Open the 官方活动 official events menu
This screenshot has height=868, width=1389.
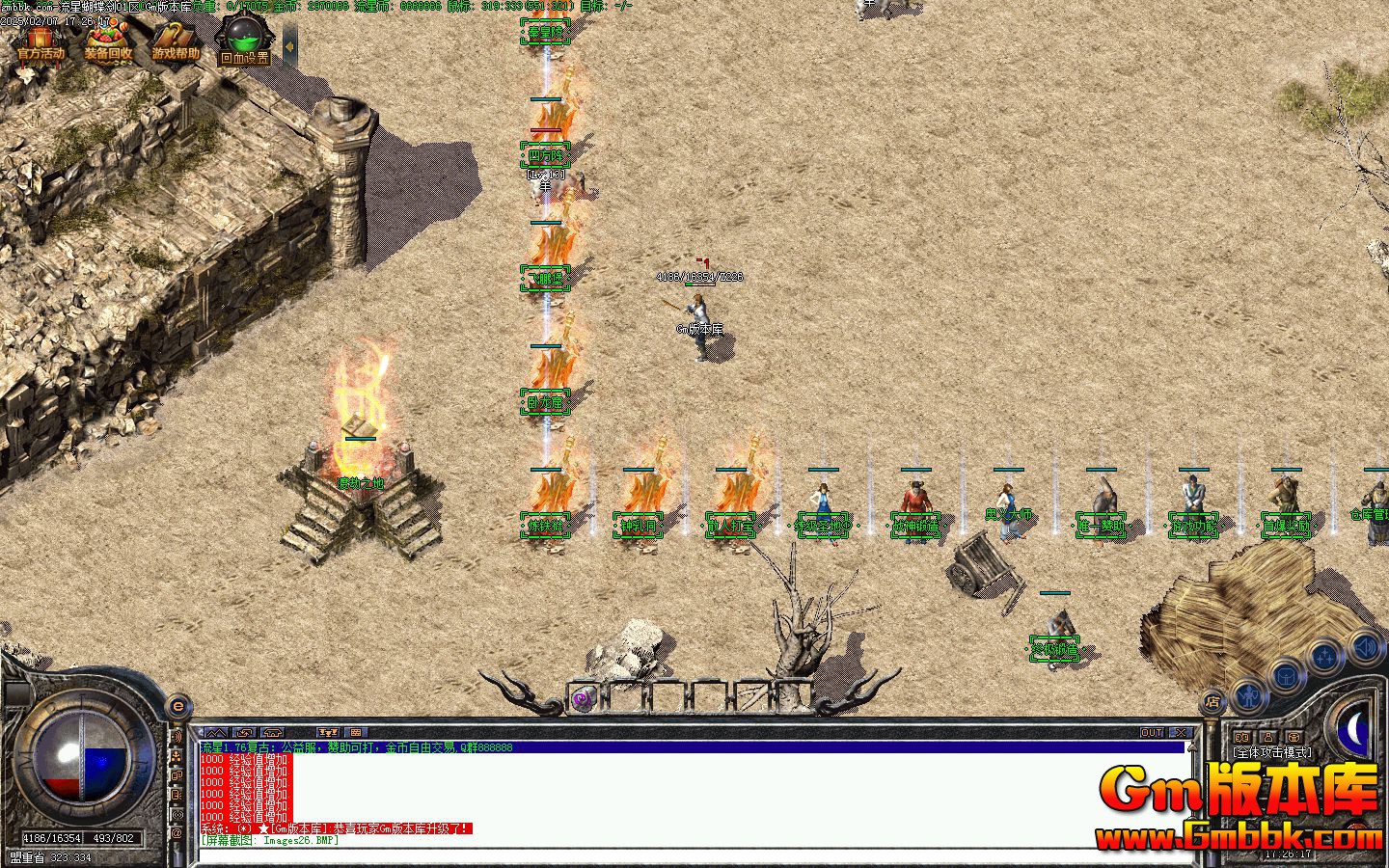(40, 42)
